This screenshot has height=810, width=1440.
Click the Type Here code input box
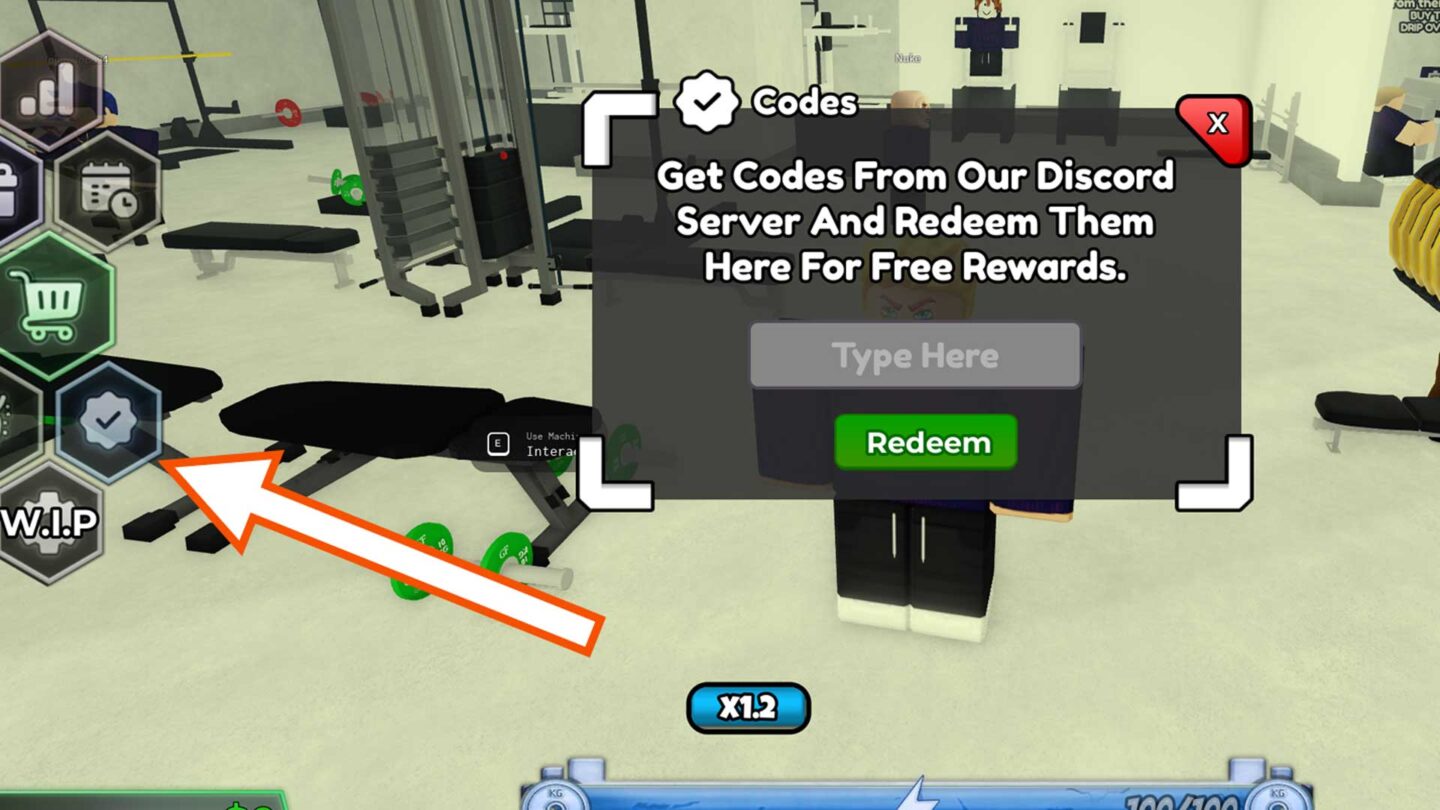(x=916, y=355)
